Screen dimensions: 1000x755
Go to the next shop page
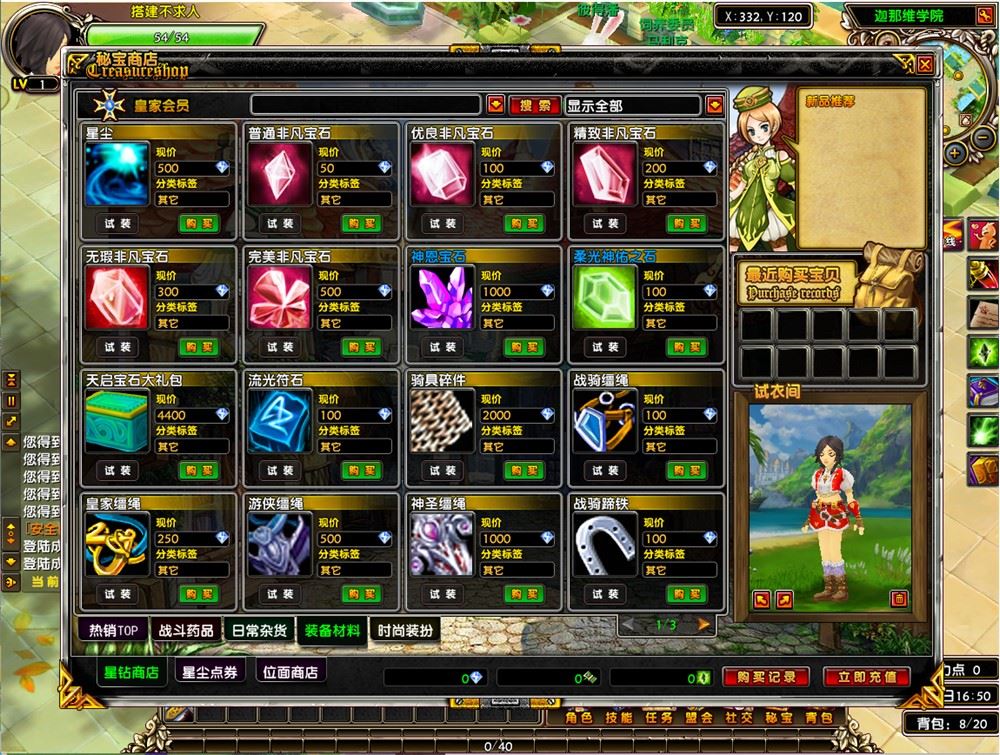tap(704, 624)
